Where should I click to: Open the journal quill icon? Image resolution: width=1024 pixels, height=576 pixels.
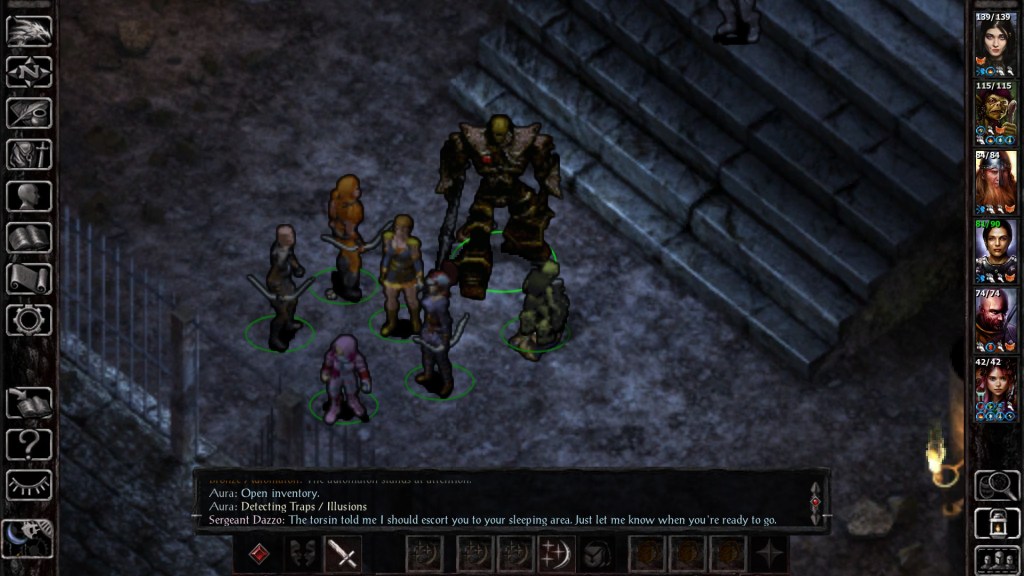coord(29,113)
